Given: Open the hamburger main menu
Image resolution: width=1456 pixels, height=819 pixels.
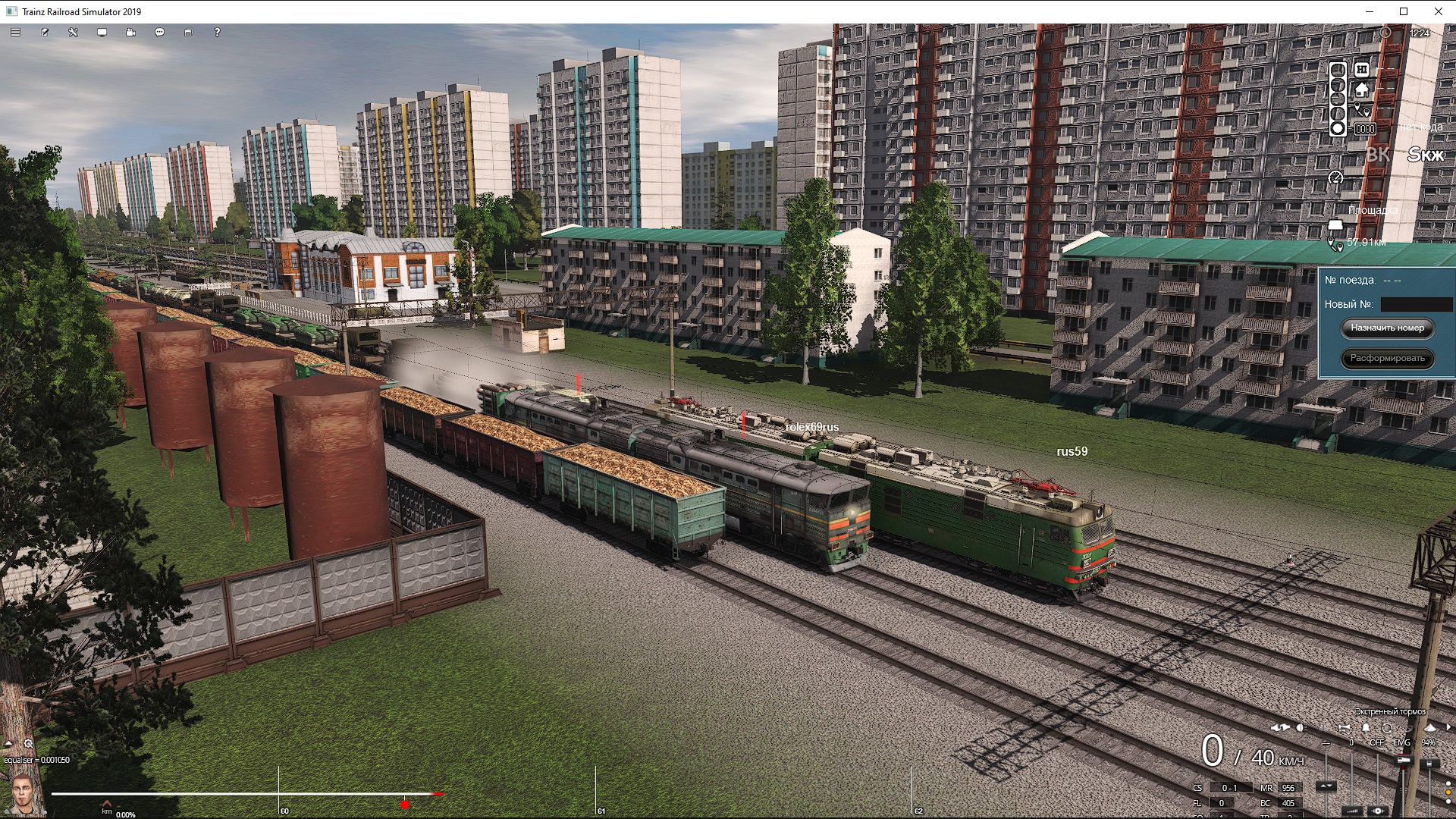Looking at the screenshot, I should pyautogui.click(x=15, y=33).
